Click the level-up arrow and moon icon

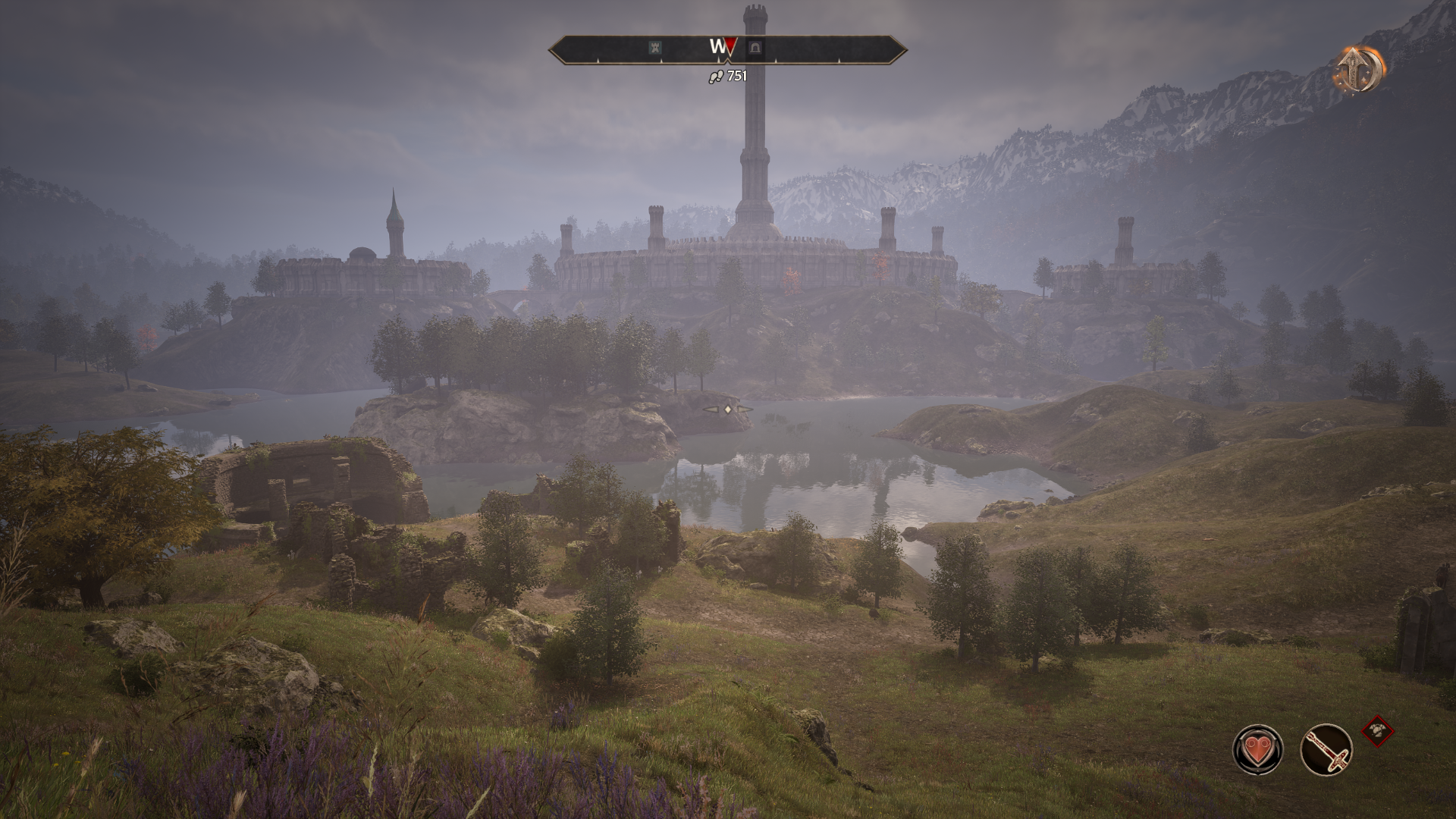pos(1359,70)
